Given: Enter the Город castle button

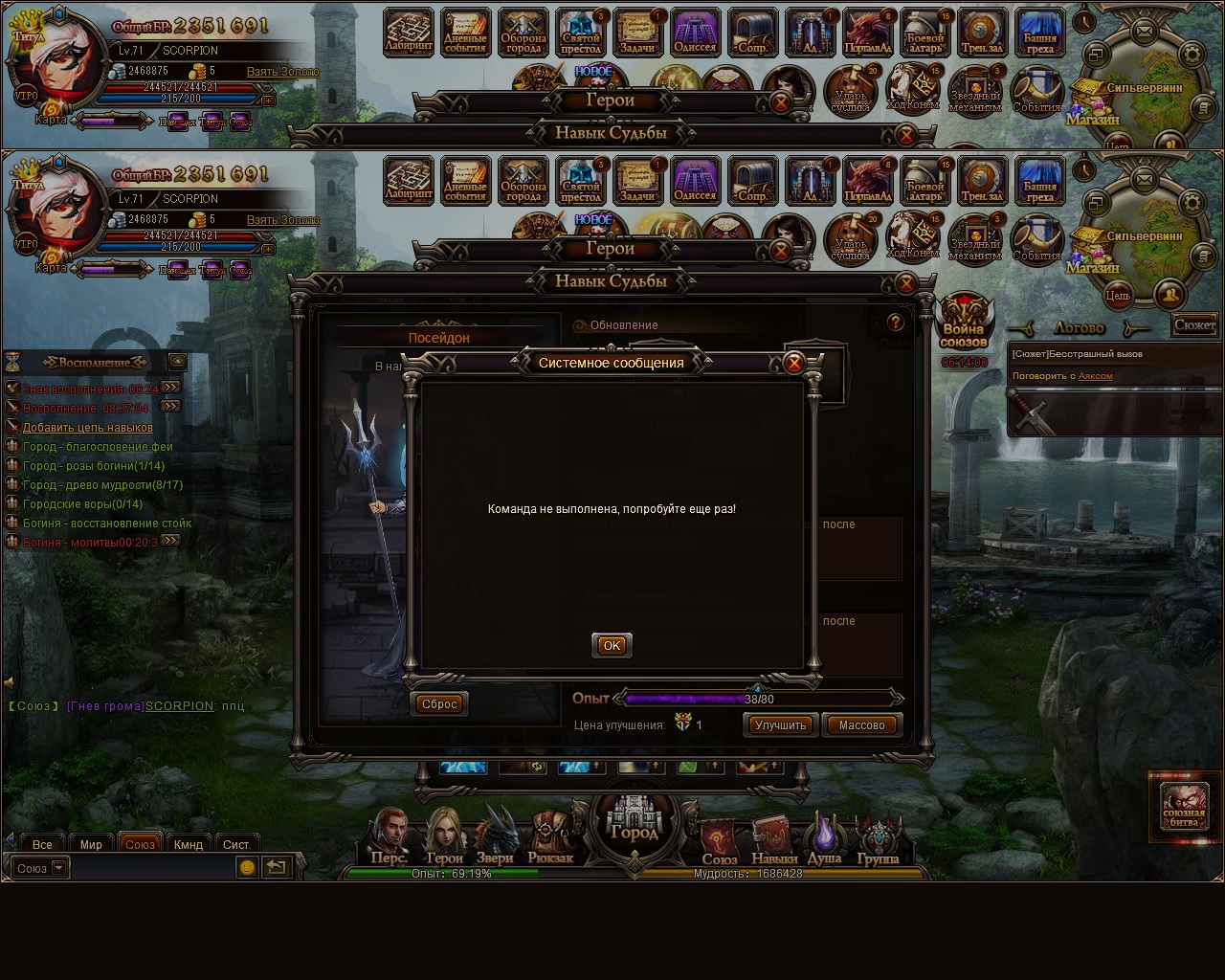Looking at the screenshot, I should (x=635, y=823).
